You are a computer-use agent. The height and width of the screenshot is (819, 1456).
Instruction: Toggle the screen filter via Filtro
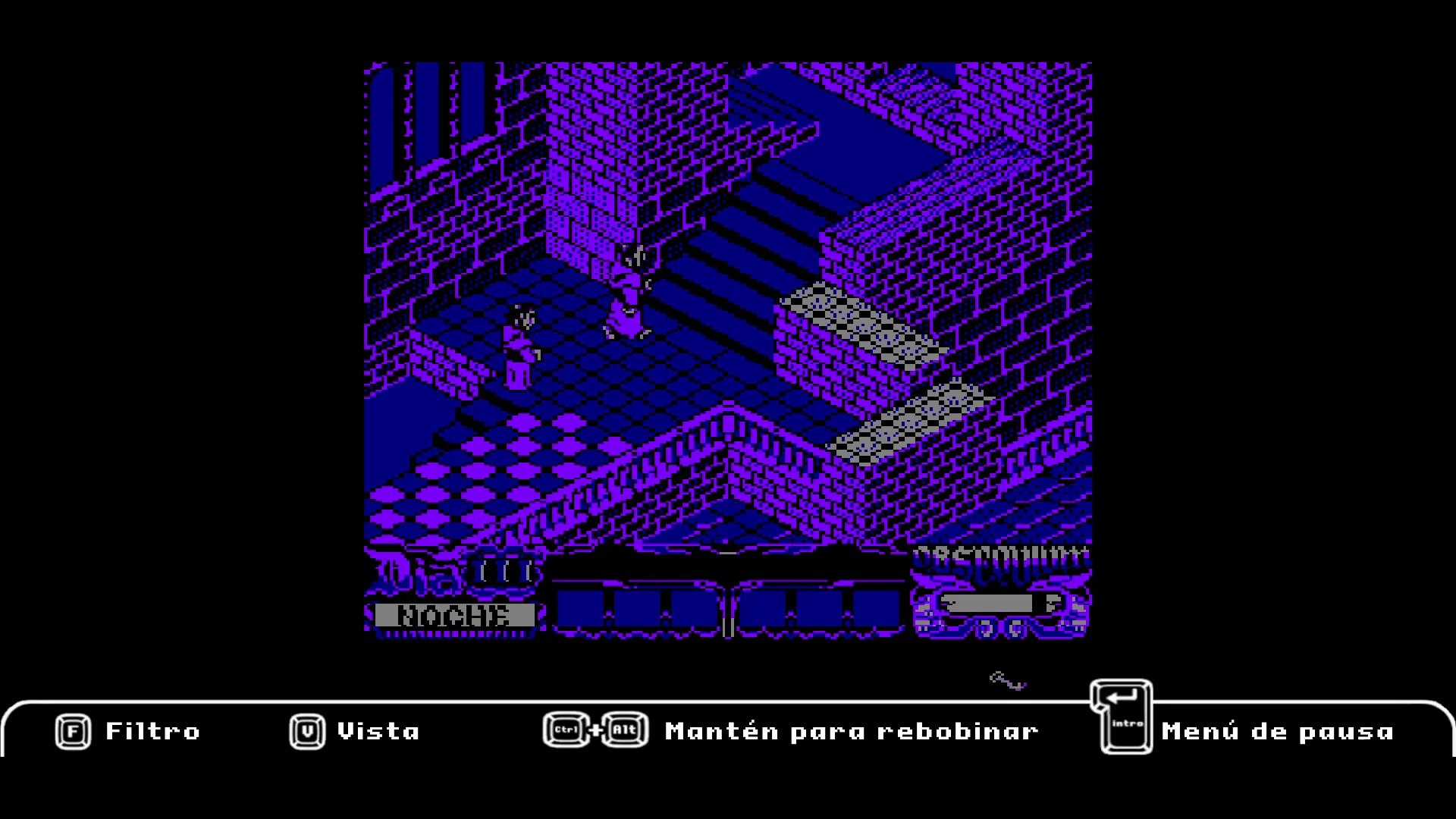(152, 730)
